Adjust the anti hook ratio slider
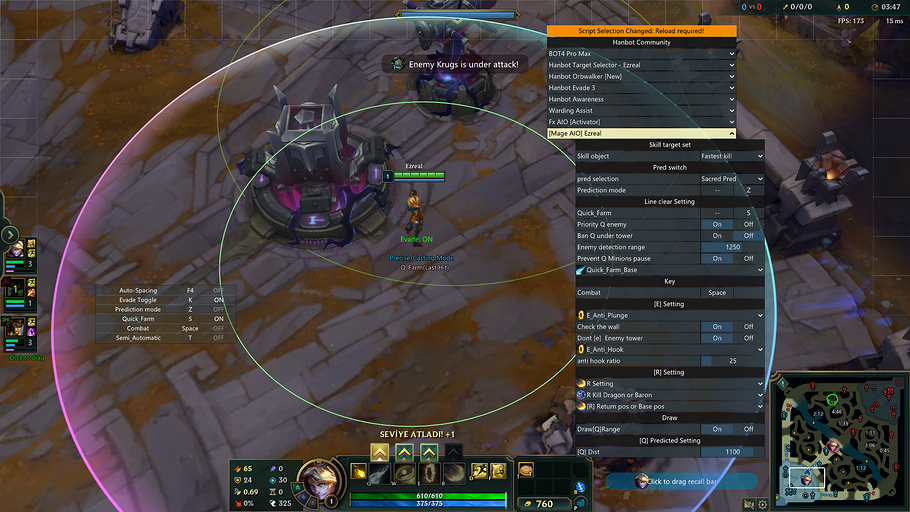 click(x=732, y=361)
